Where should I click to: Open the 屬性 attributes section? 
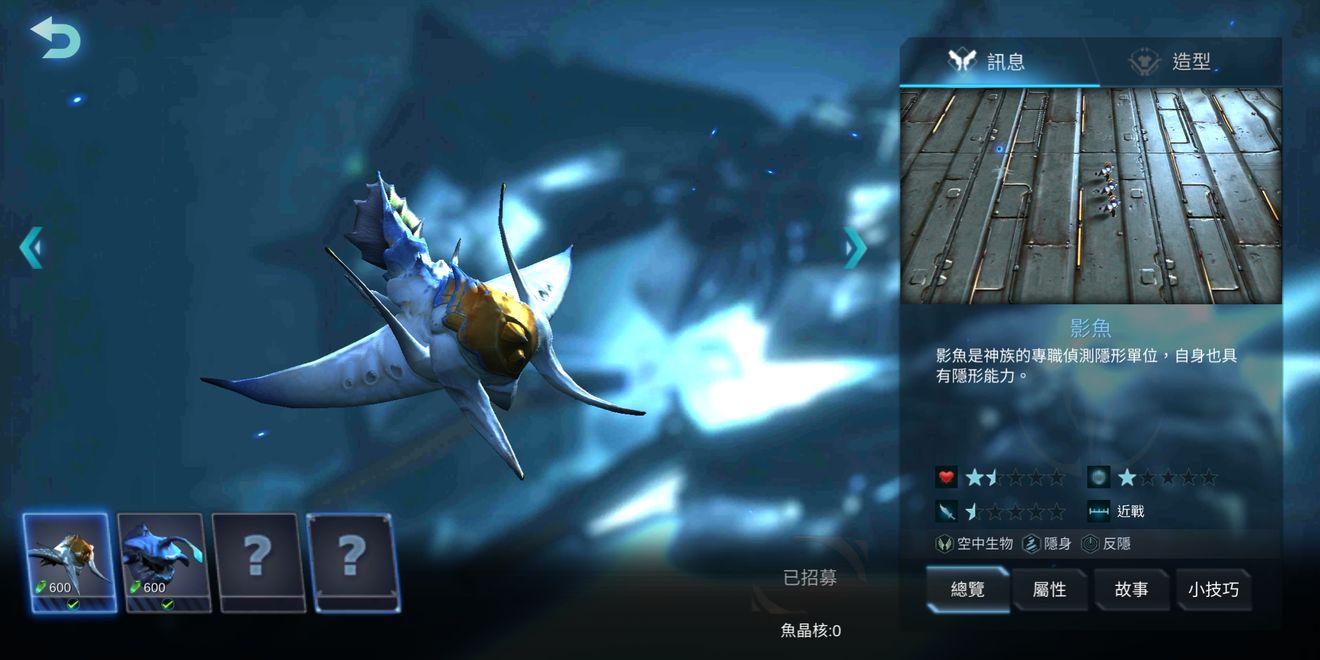1049,589
